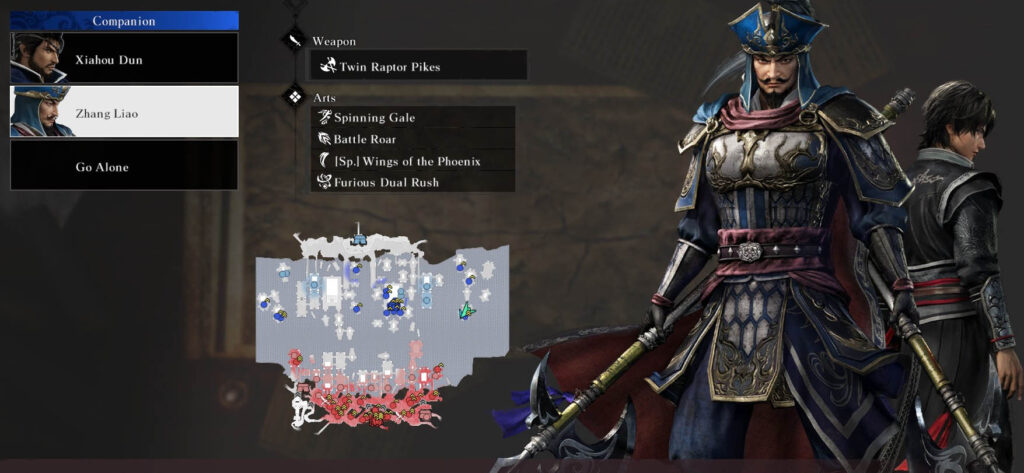Choose the Battle Roar art

point(413,139)
